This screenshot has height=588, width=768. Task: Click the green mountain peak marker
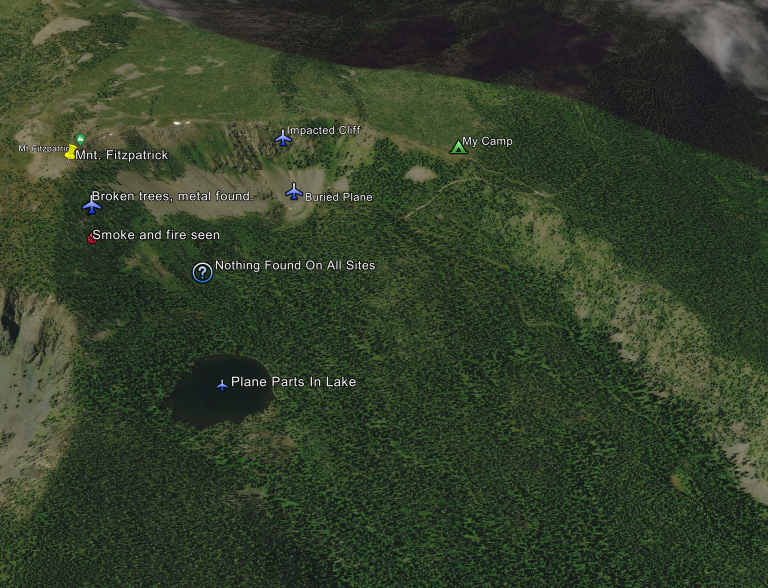[81, 139]
